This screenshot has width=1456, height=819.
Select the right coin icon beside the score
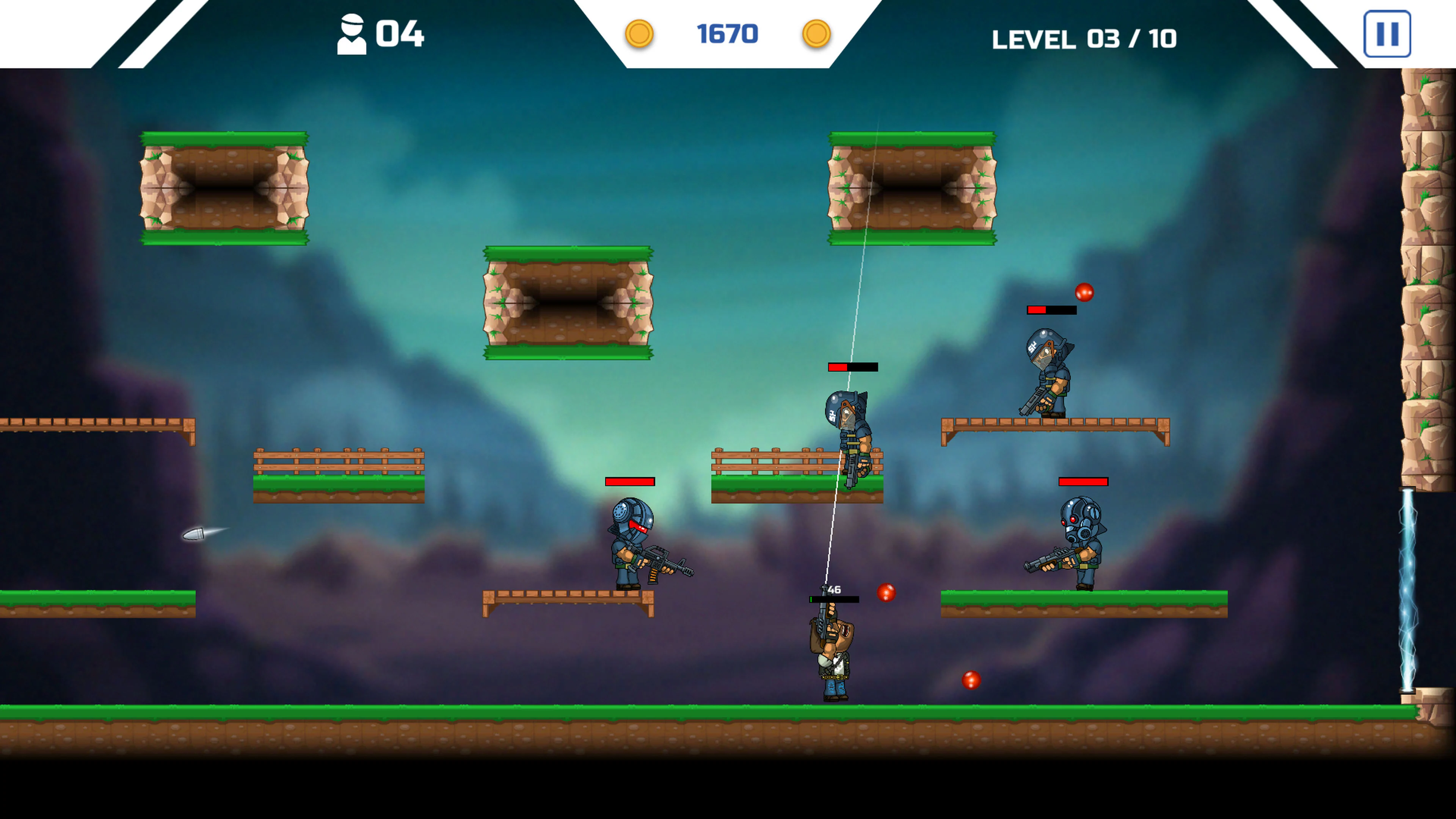817,34
